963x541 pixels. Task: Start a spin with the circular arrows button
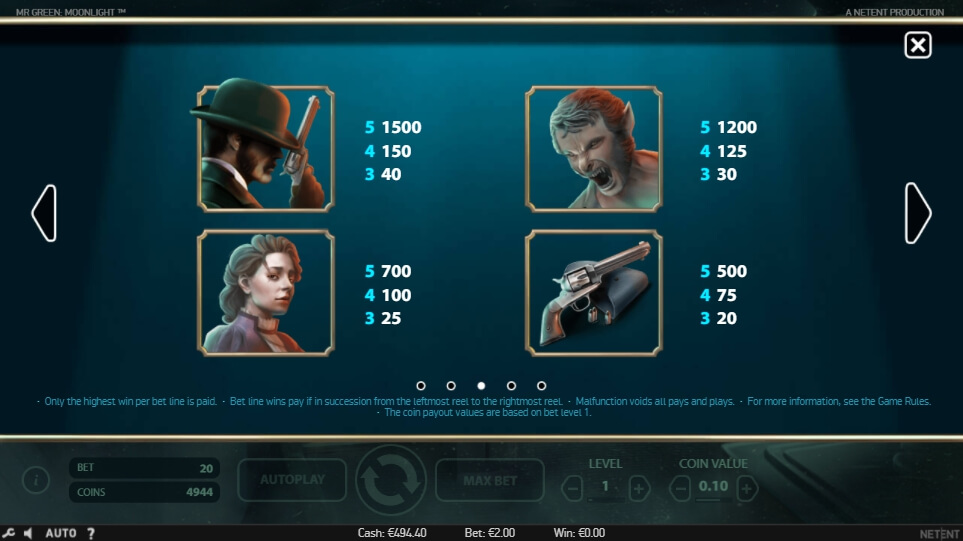[x=390, y=480]
